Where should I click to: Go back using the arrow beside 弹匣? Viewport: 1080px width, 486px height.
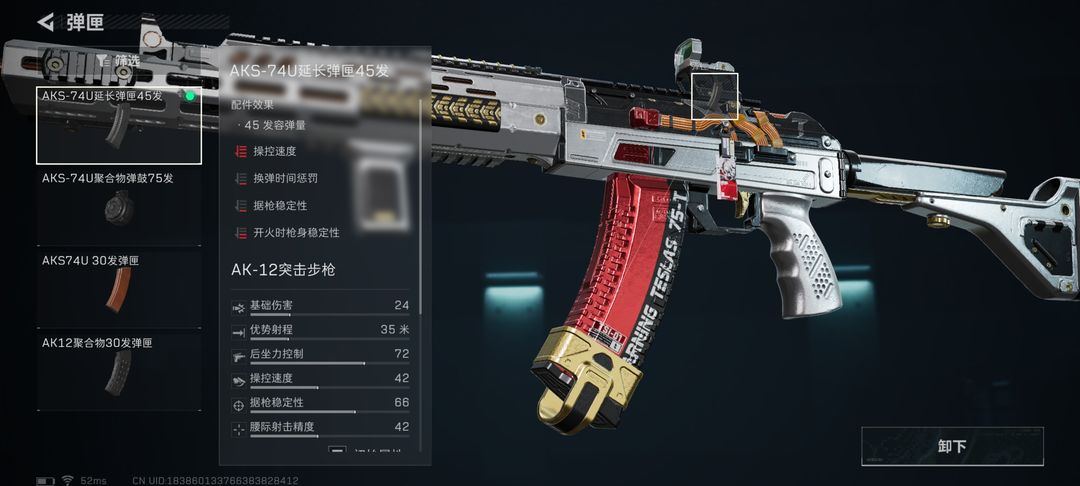tap(45, 22)
